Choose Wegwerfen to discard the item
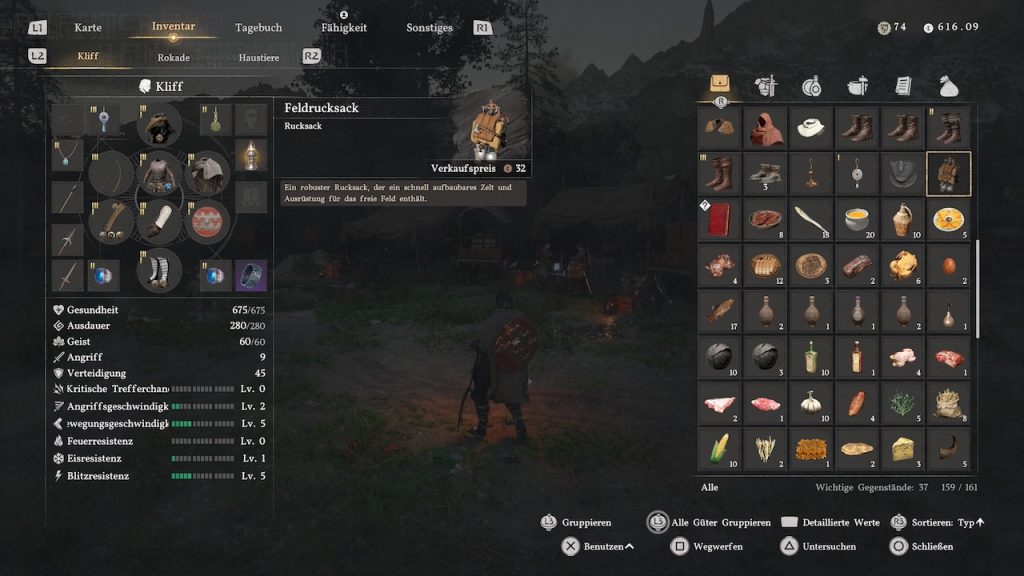 click(710, 547)
